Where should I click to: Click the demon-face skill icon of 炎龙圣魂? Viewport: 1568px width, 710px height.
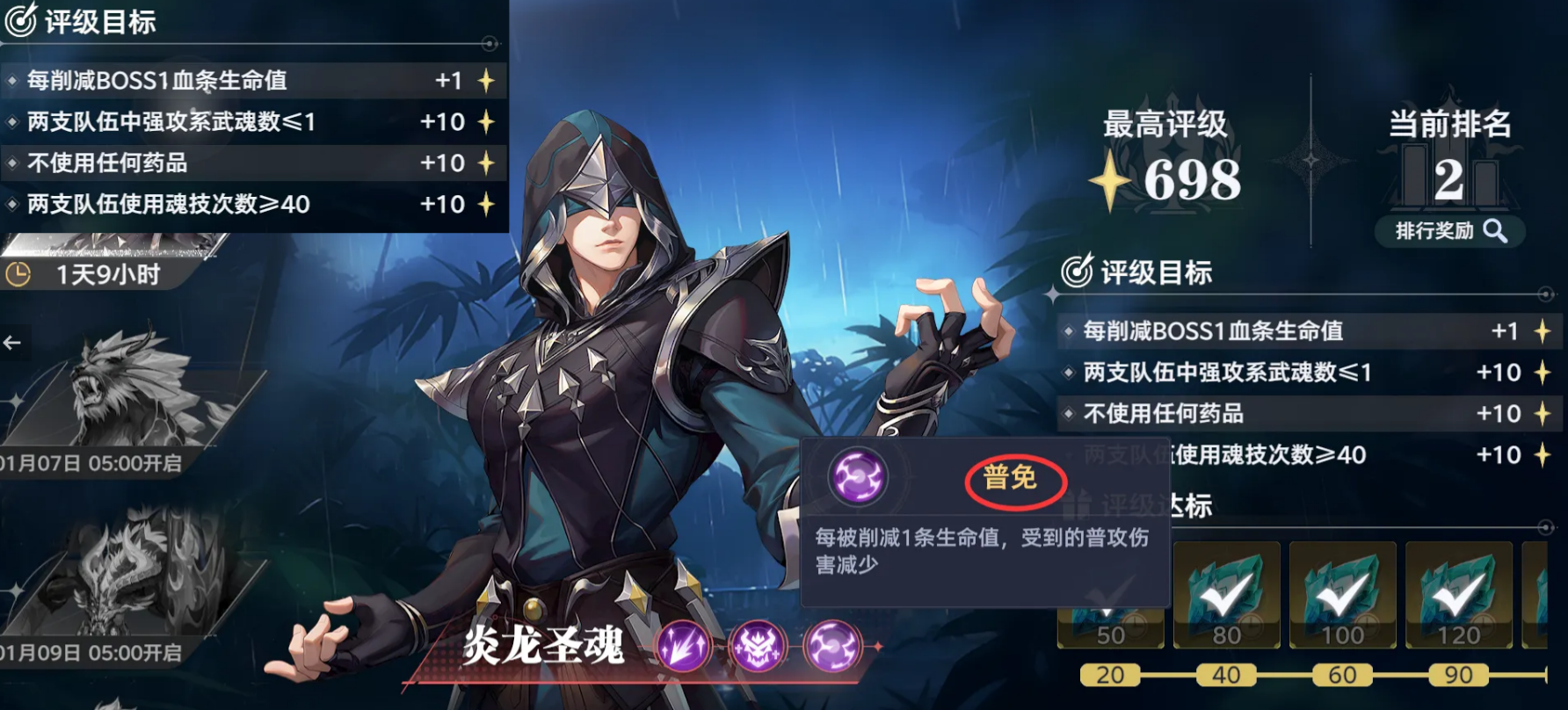pyautogui.click(x=761, y=646)
